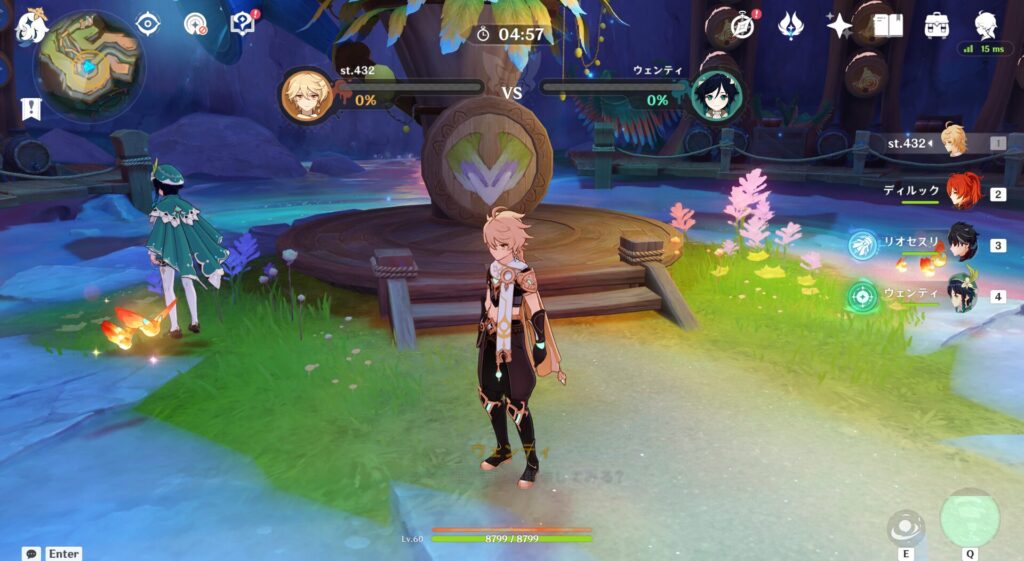The height and width of the screenshot is (561, 1024).
Task: Open the open-book icon
Action: coord(888,25)
